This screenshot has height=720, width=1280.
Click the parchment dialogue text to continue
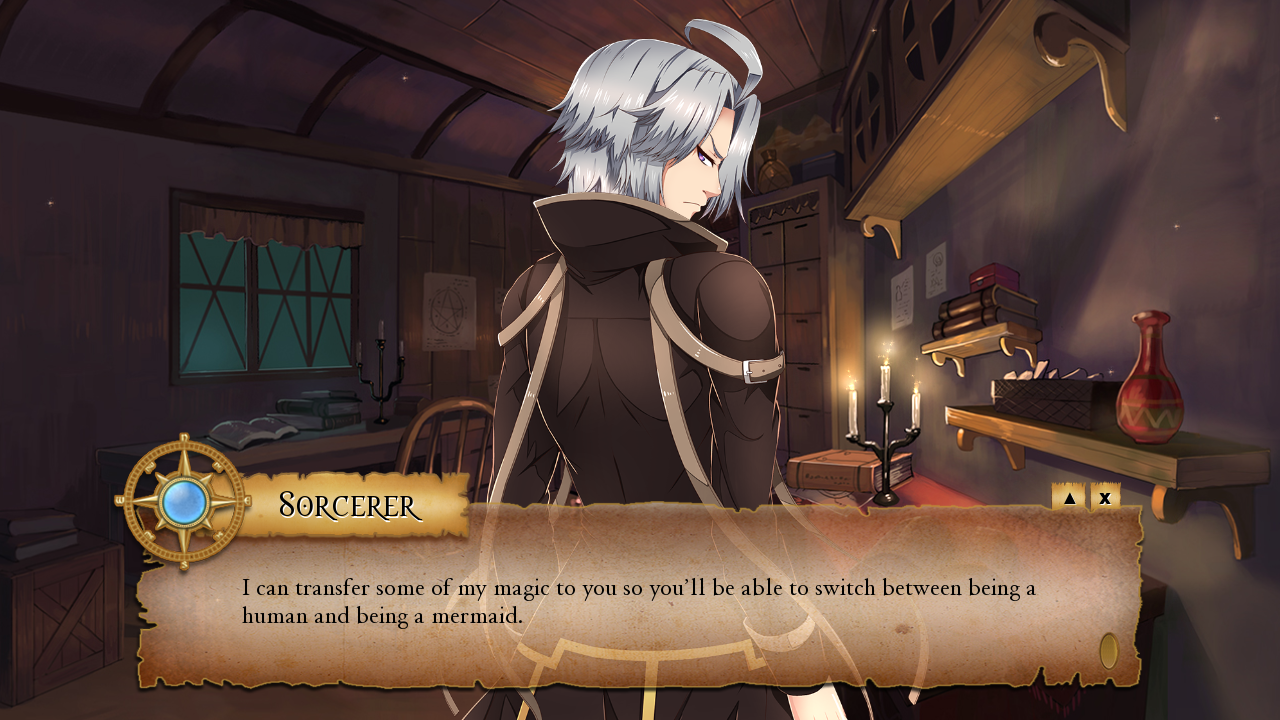click(638, 601)
